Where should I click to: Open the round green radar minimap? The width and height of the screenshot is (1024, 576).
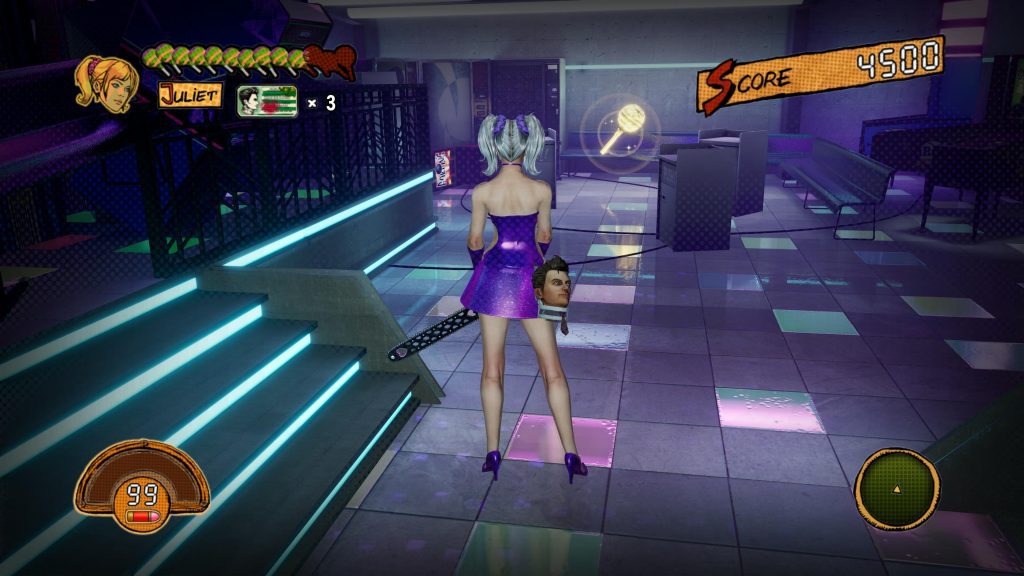[896, 488]
